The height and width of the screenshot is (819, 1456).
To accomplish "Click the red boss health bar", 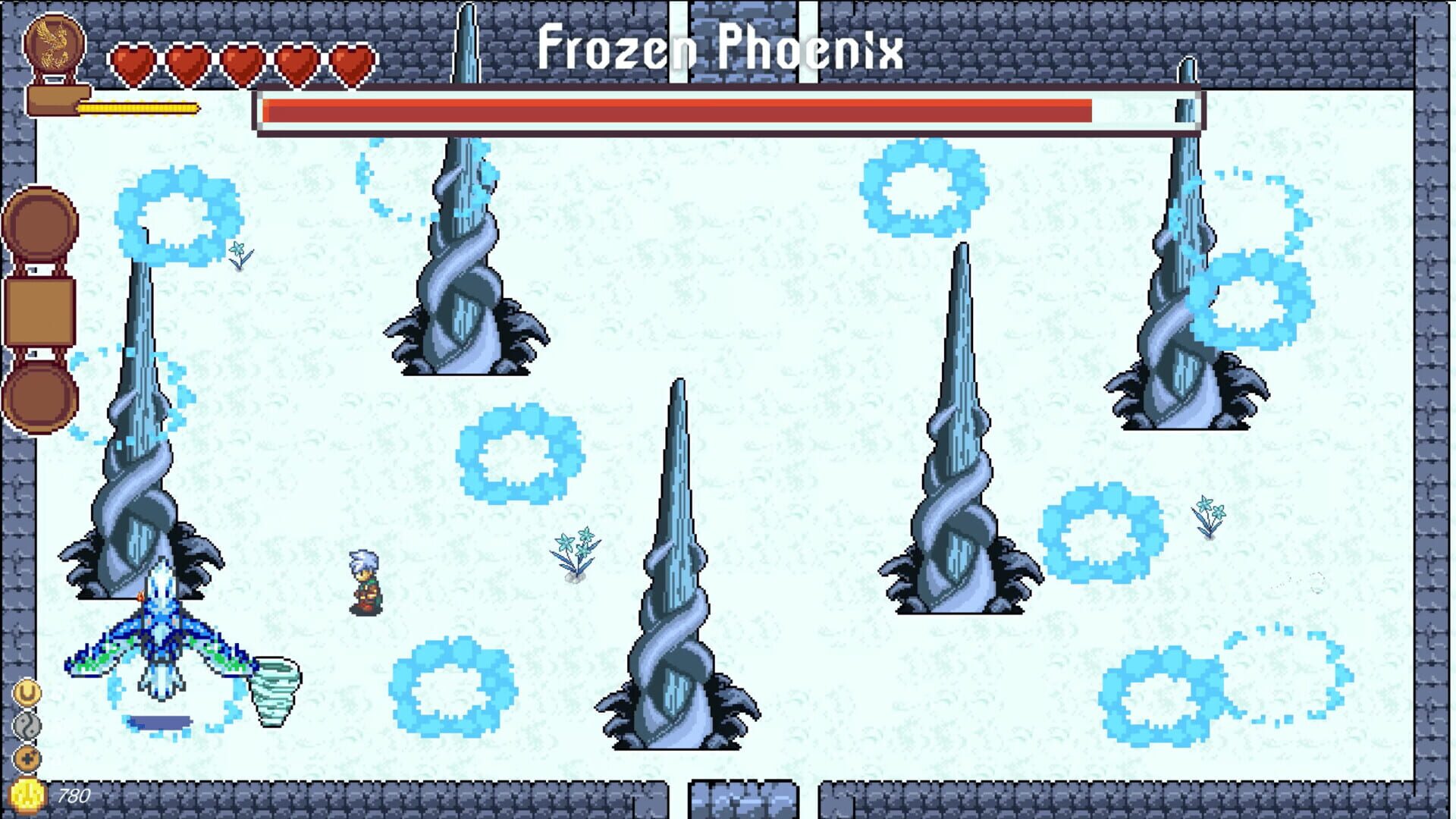I will pyautogui.click(x=728, y=110).
